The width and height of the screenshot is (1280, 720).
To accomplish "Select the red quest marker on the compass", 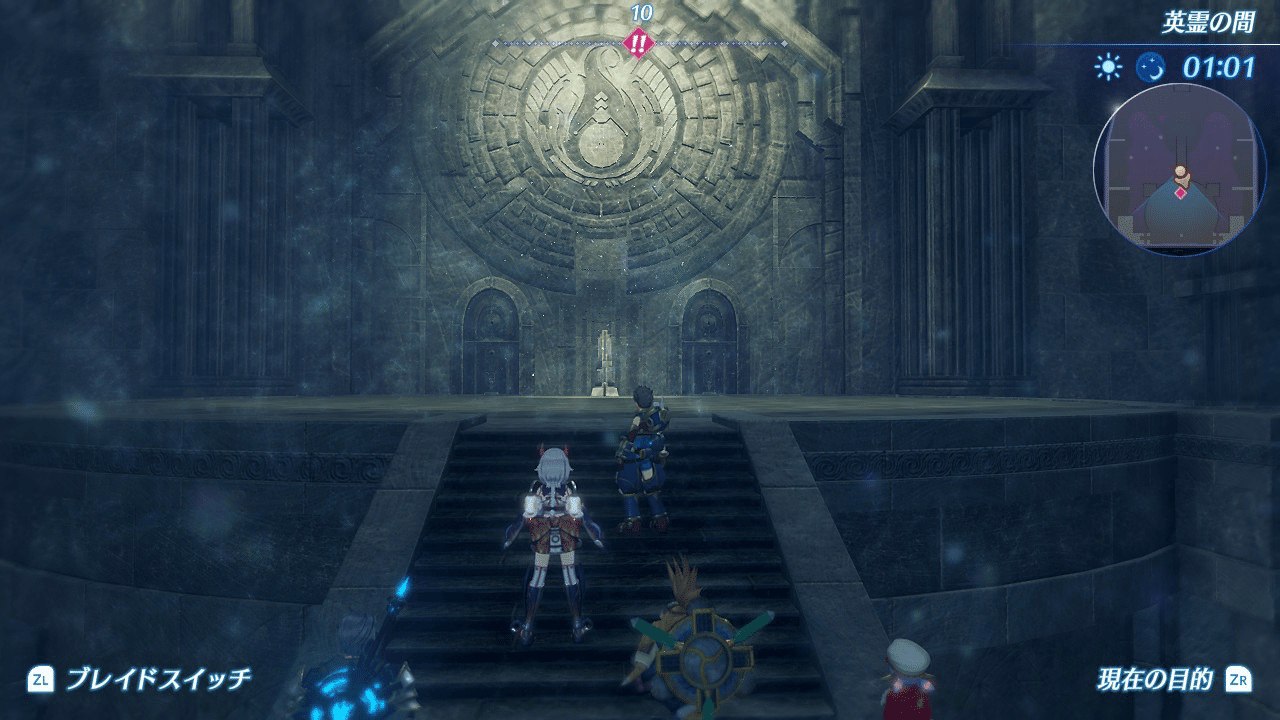I will [x=636, y=43].
